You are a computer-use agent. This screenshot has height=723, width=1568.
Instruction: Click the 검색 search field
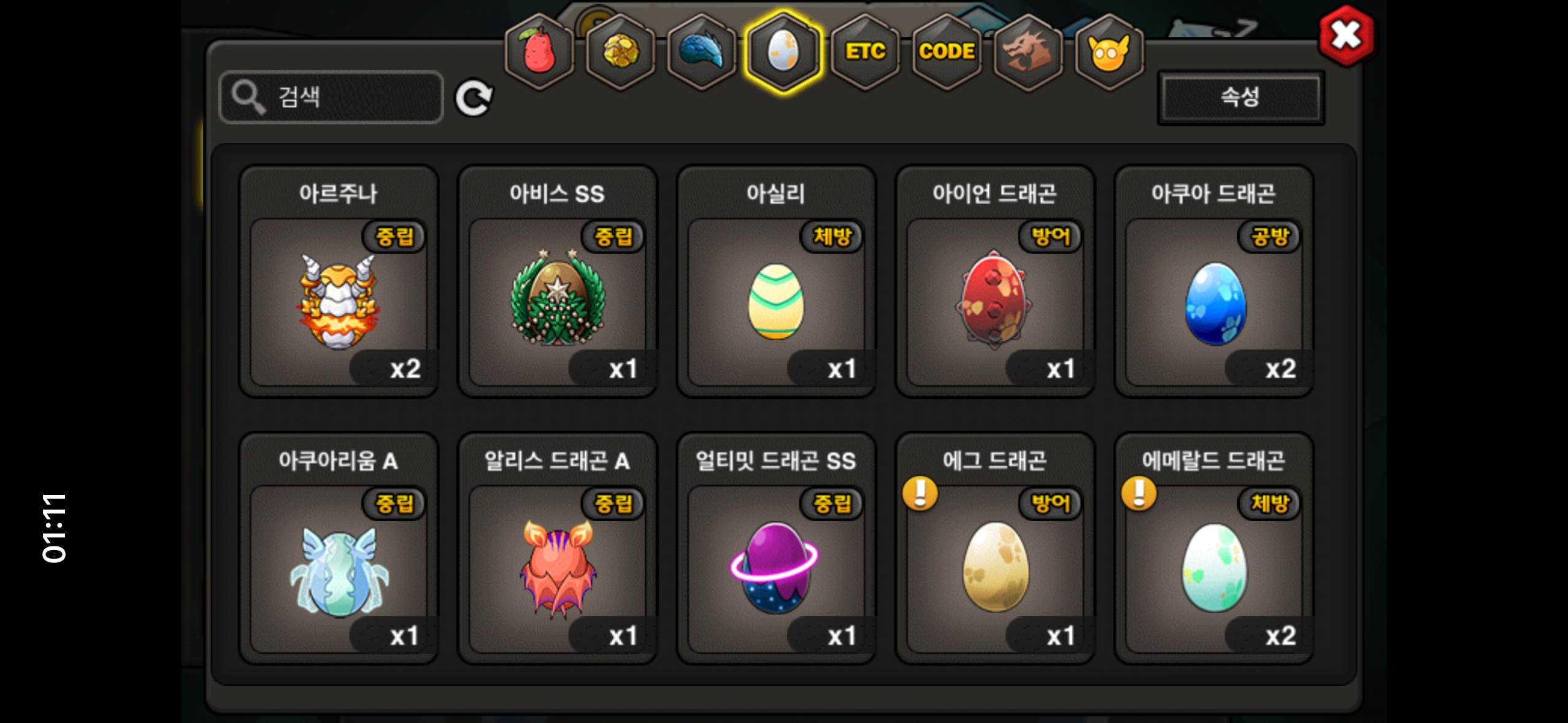pyautogui.click(x=331, y=97)
